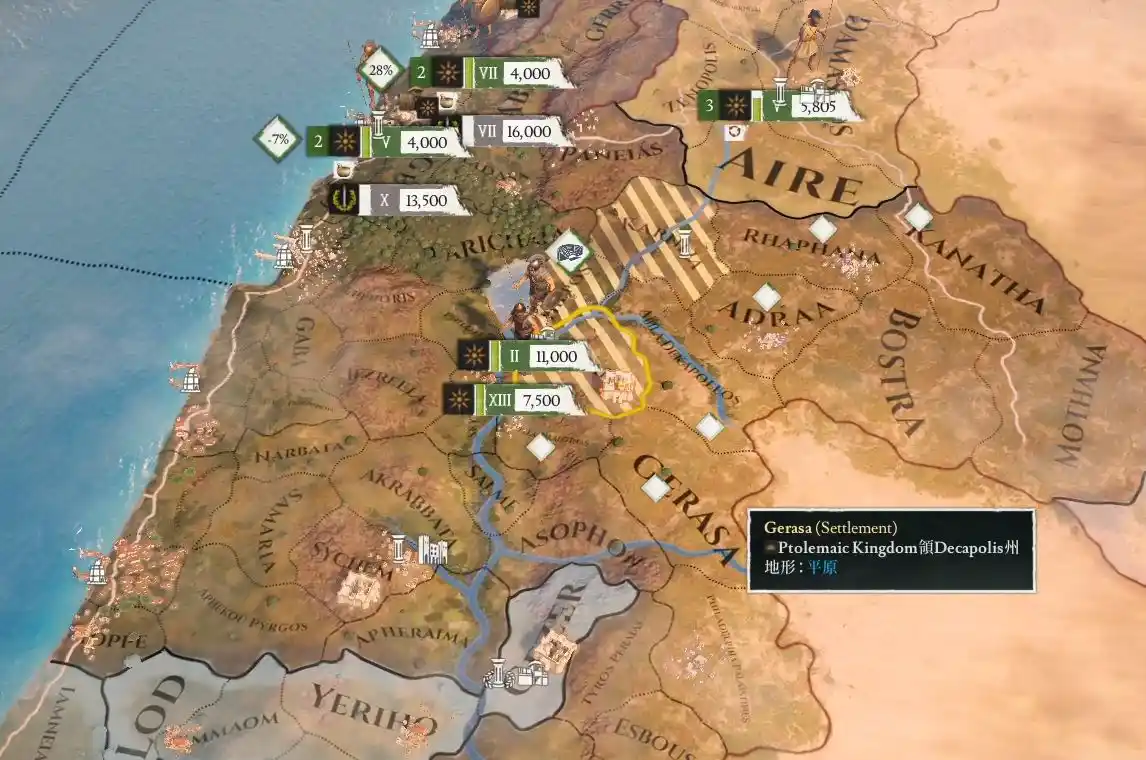Click the 28% siege progress diamond
The width and height of the screenshot is (1146, 760).
(x=380, y=71)
